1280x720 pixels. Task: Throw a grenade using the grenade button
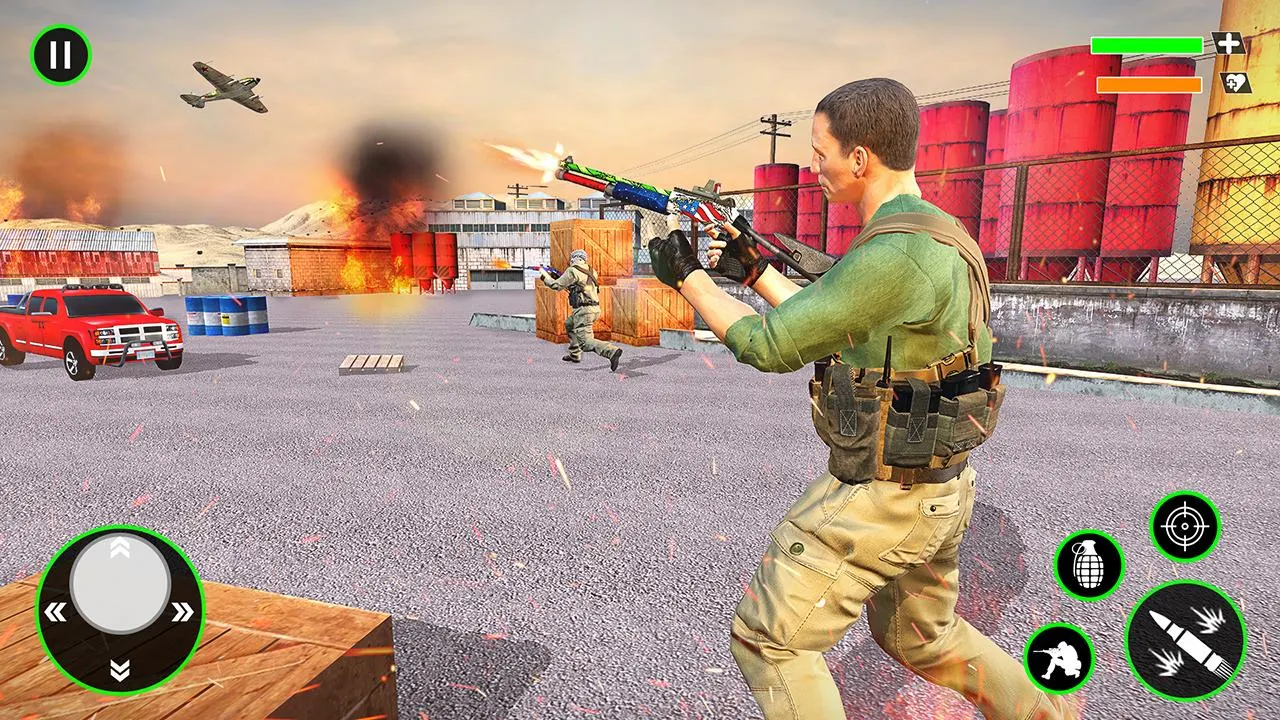(x=1089, y=566)
